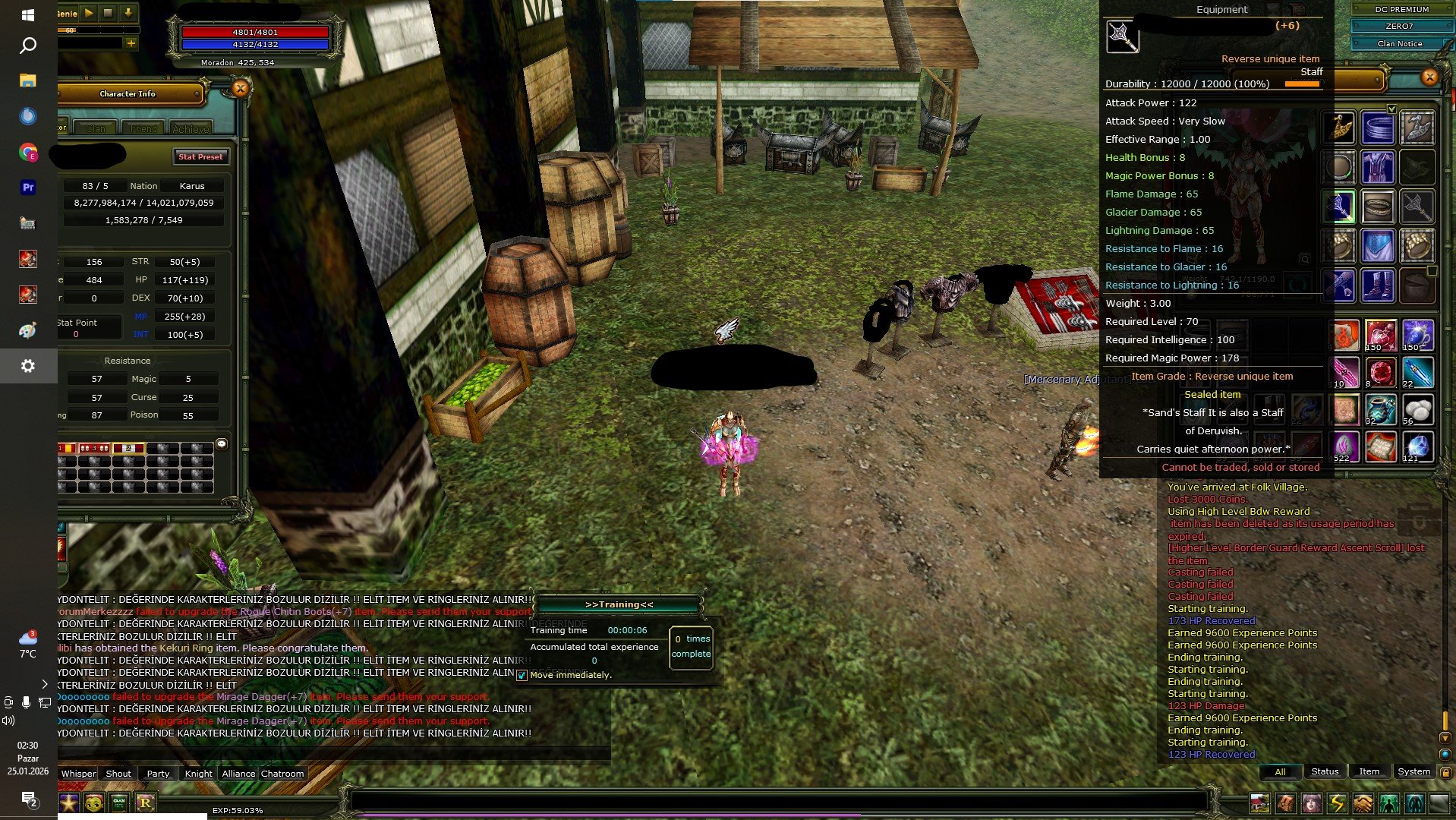Select the lightning bolt skill in the hotbar
Image resolution: width=1456 pixels, height=820 pixels.
tap(1338, 803)
